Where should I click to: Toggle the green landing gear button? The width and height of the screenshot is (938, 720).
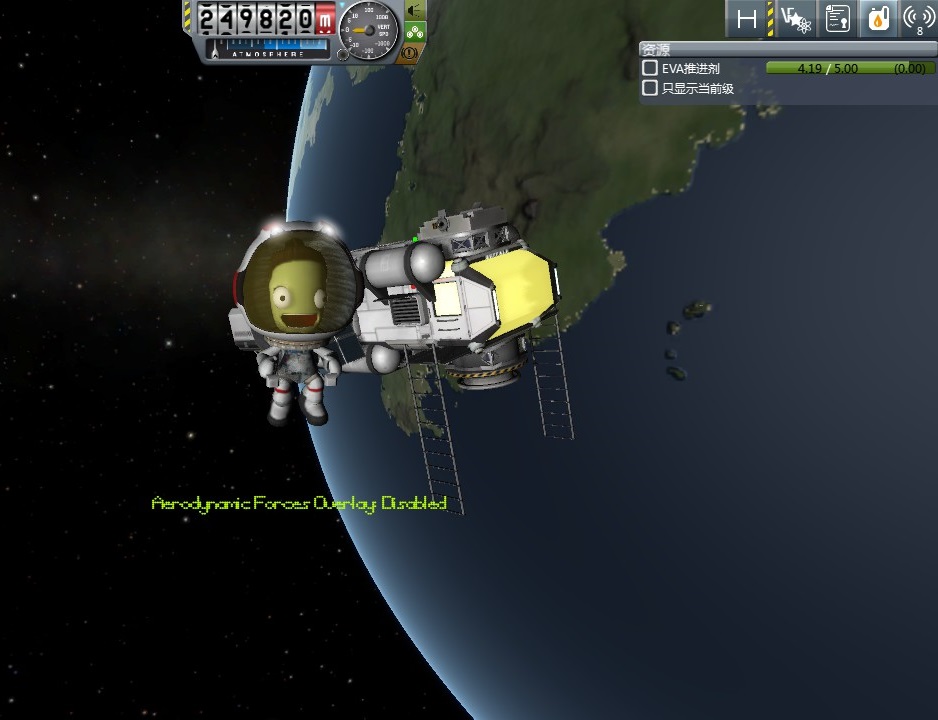coord(414,31)
